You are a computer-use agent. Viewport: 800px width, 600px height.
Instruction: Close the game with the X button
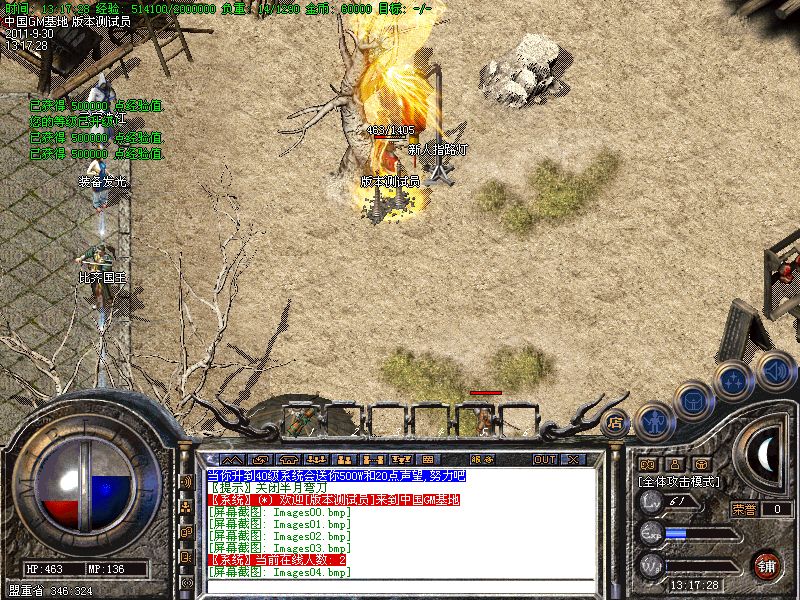click(573, 459)
